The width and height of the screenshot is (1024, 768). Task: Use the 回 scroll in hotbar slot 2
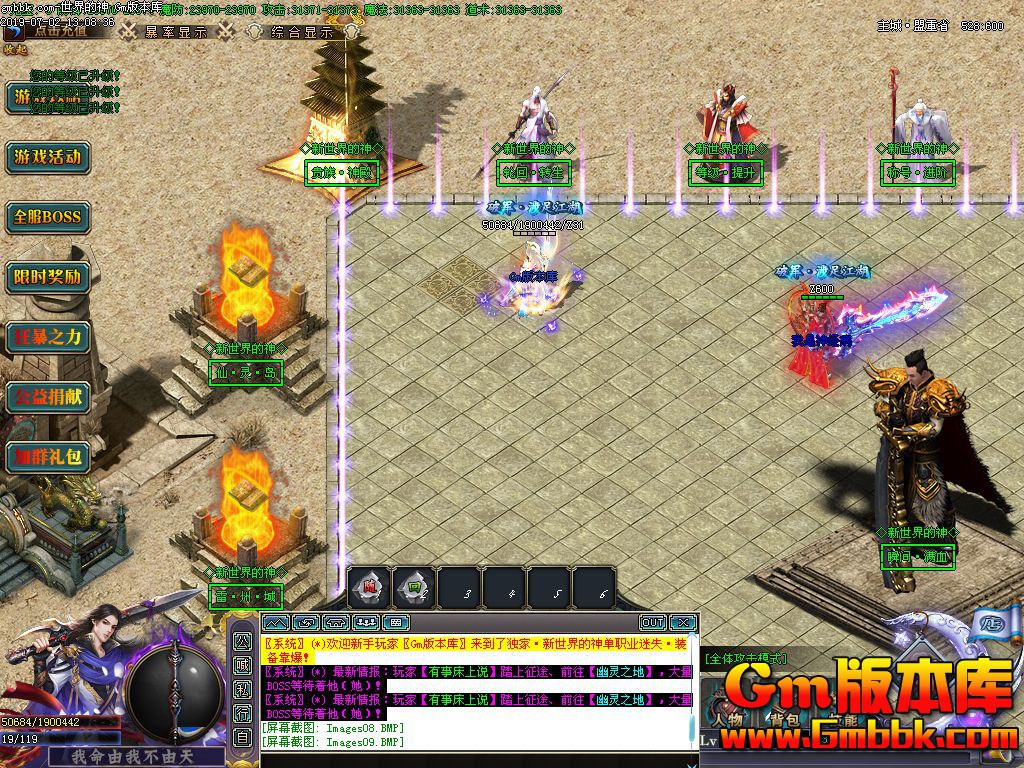coord(414,590)
